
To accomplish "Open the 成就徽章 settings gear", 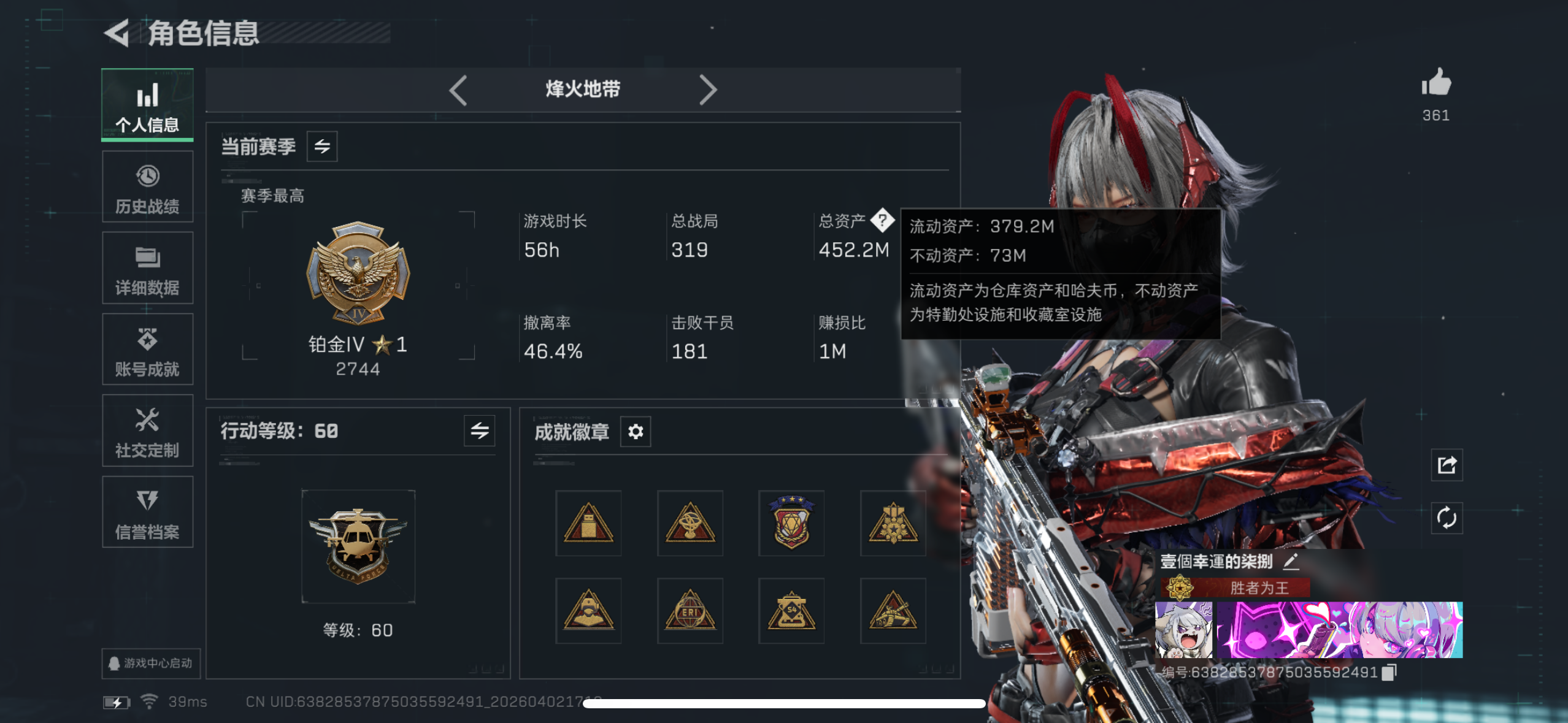I will [x=635, y=431].
